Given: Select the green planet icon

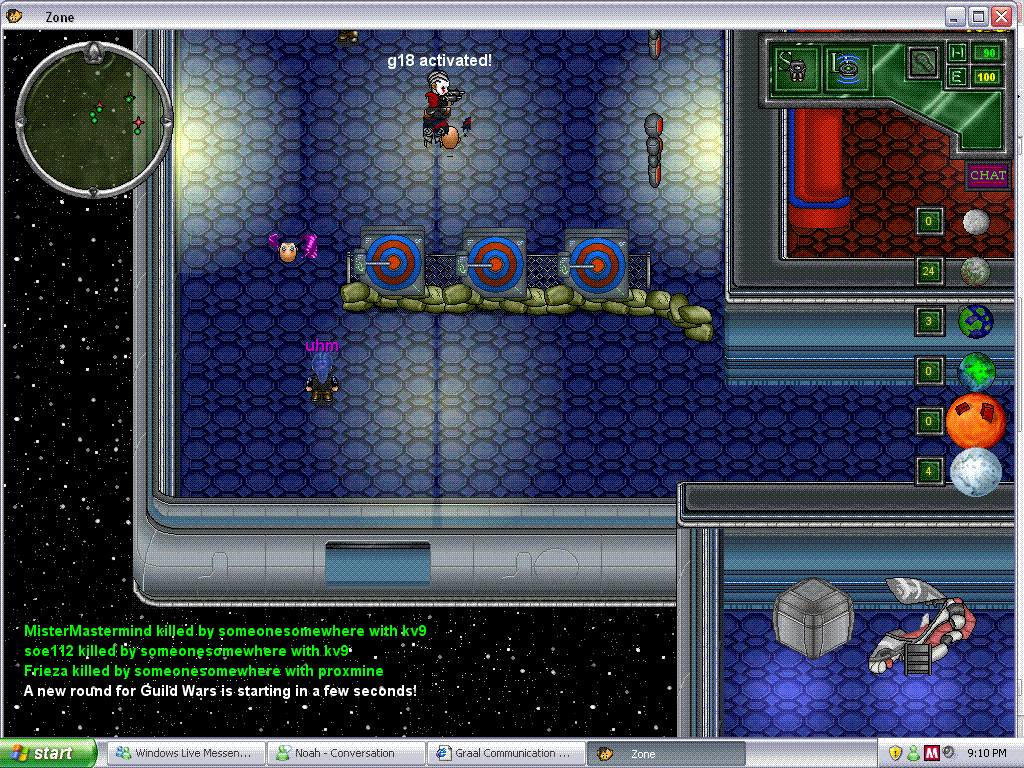Looking at the screenshot, I should point(976,371).
